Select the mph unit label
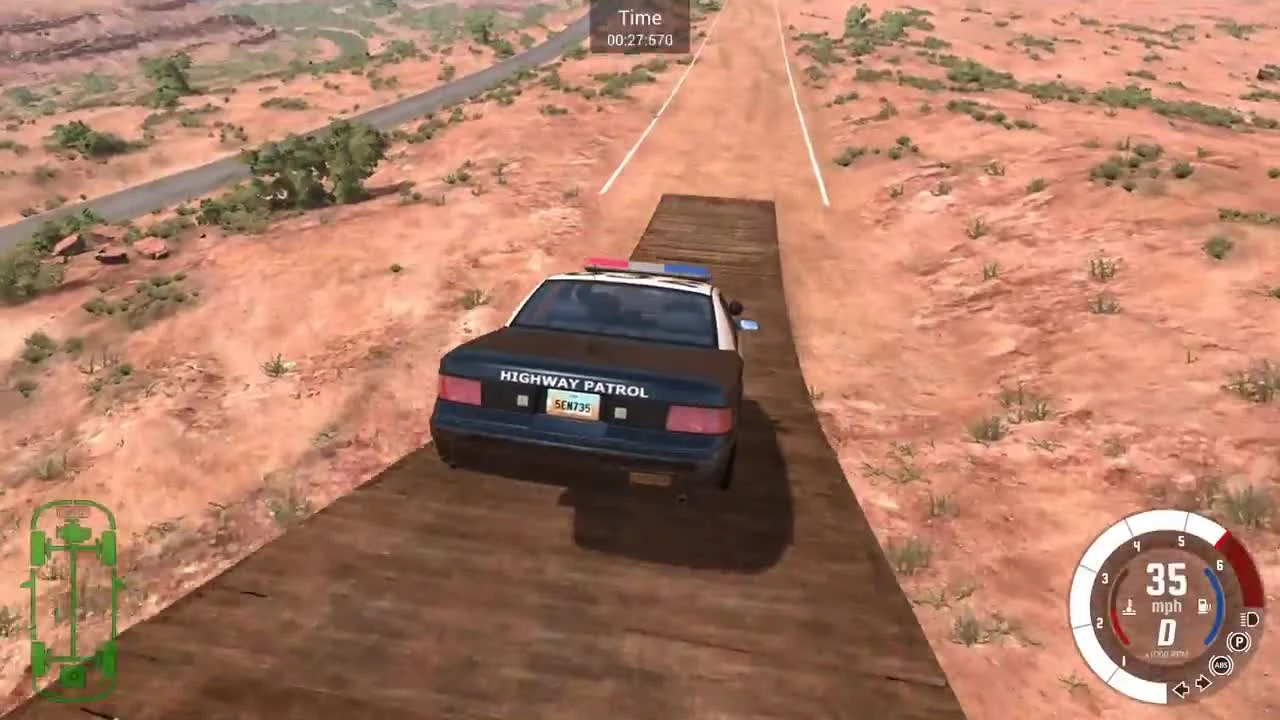Screen dimensions: 1280x720 (1166, 605)
